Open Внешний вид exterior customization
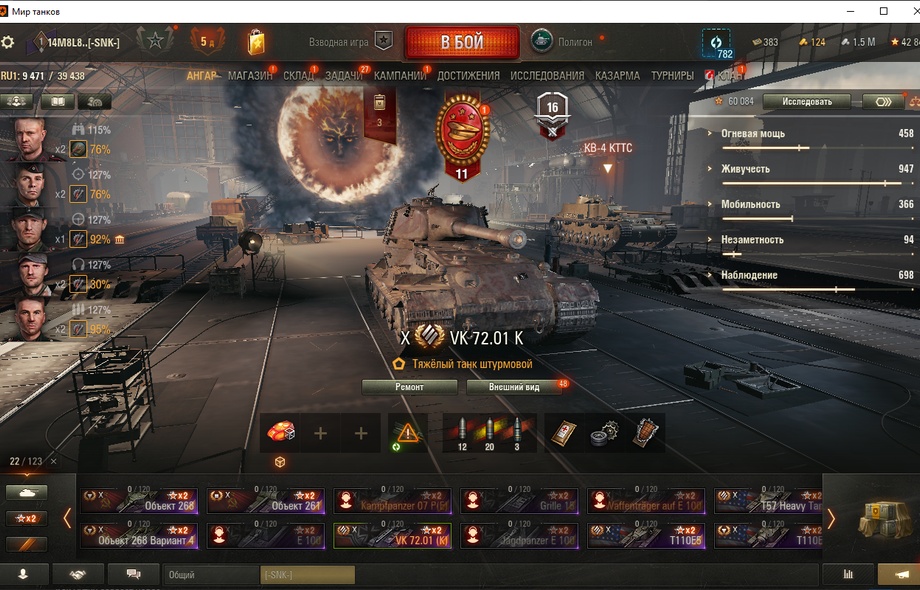The width and height of the screenshot is (920, 590). click(514, 387)
